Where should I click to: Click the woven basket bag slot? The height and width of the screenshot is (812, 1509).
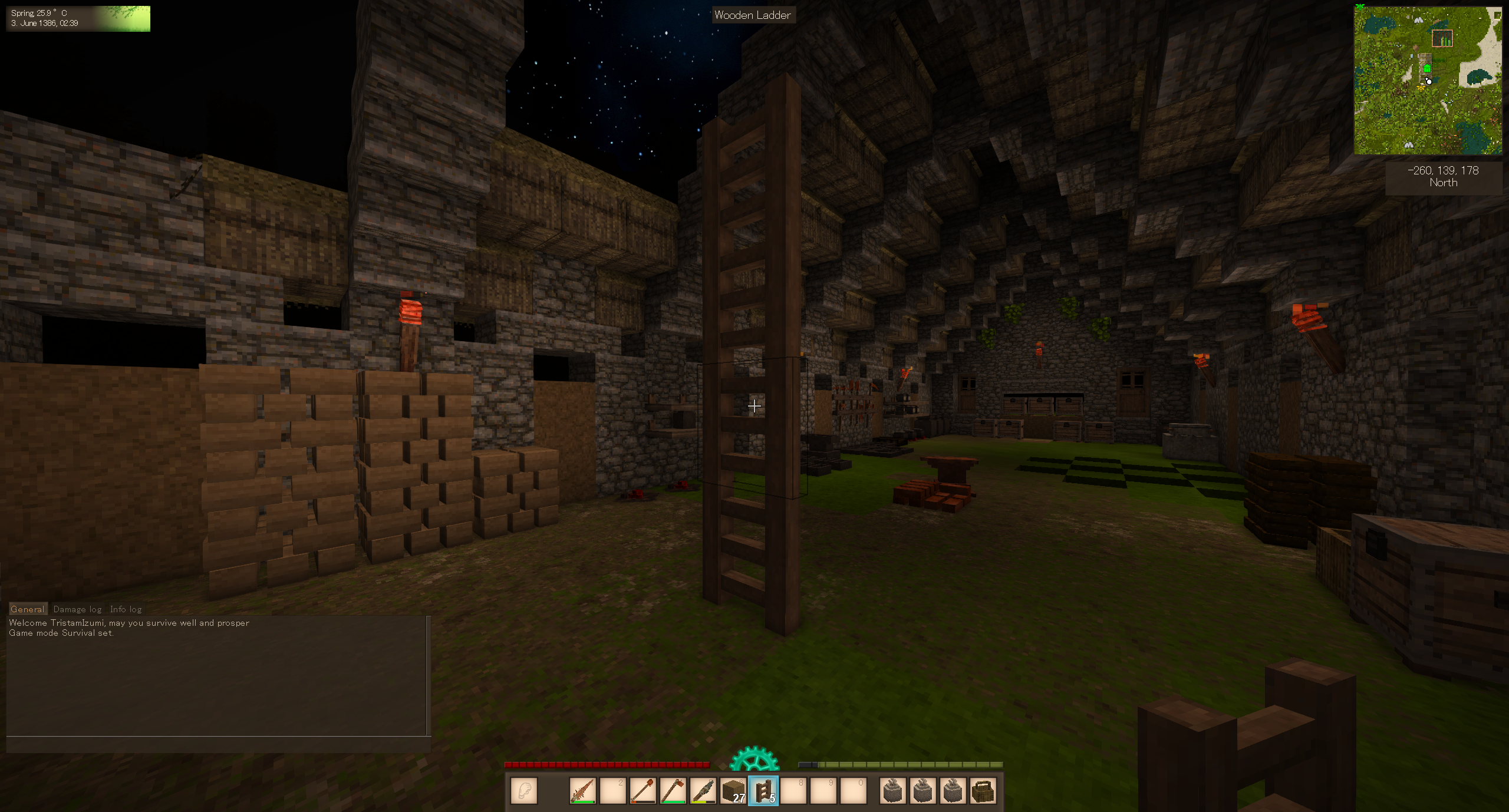click(983, 790)
